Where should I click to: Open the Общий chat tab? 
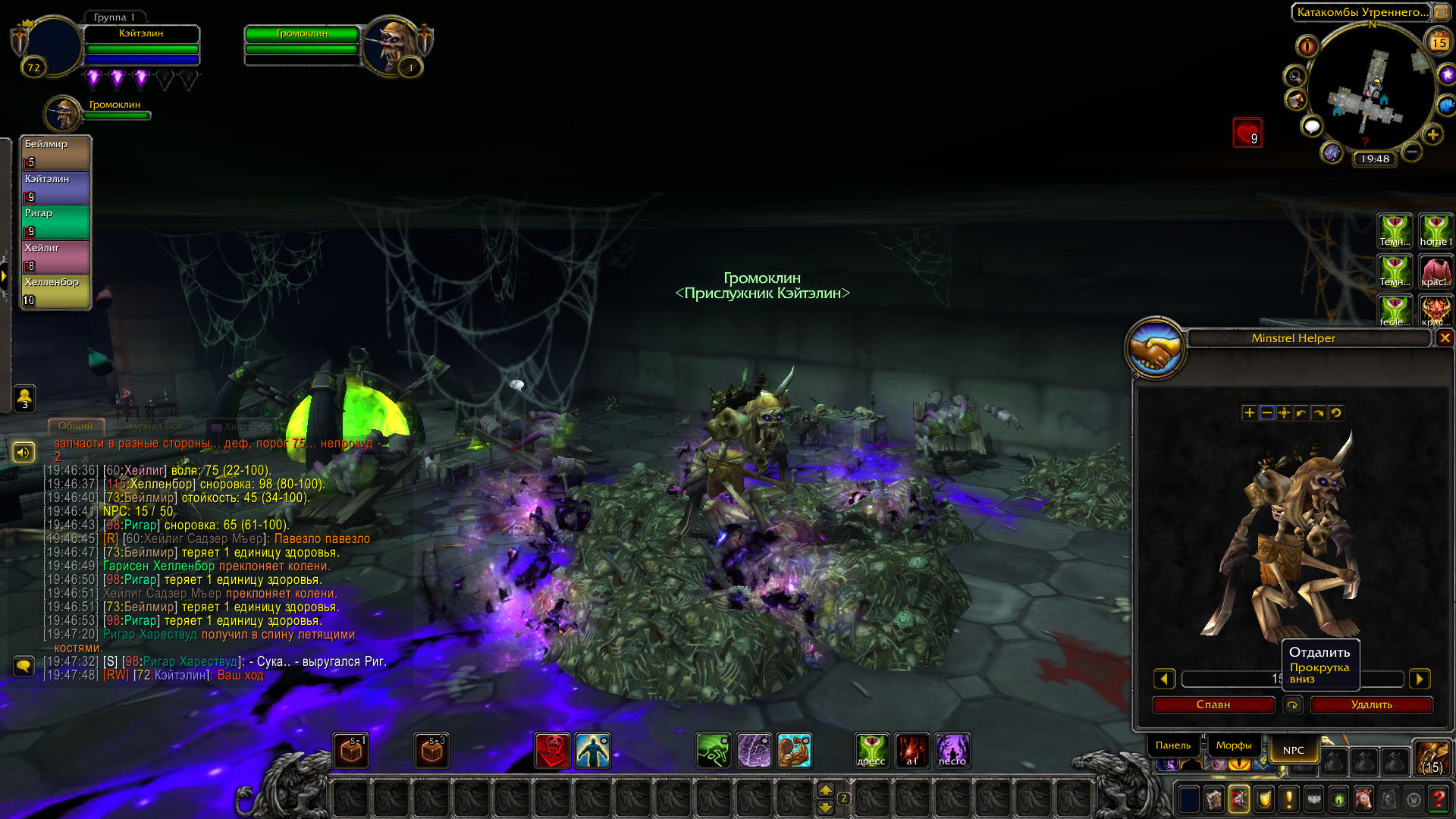tap(75, 426)
